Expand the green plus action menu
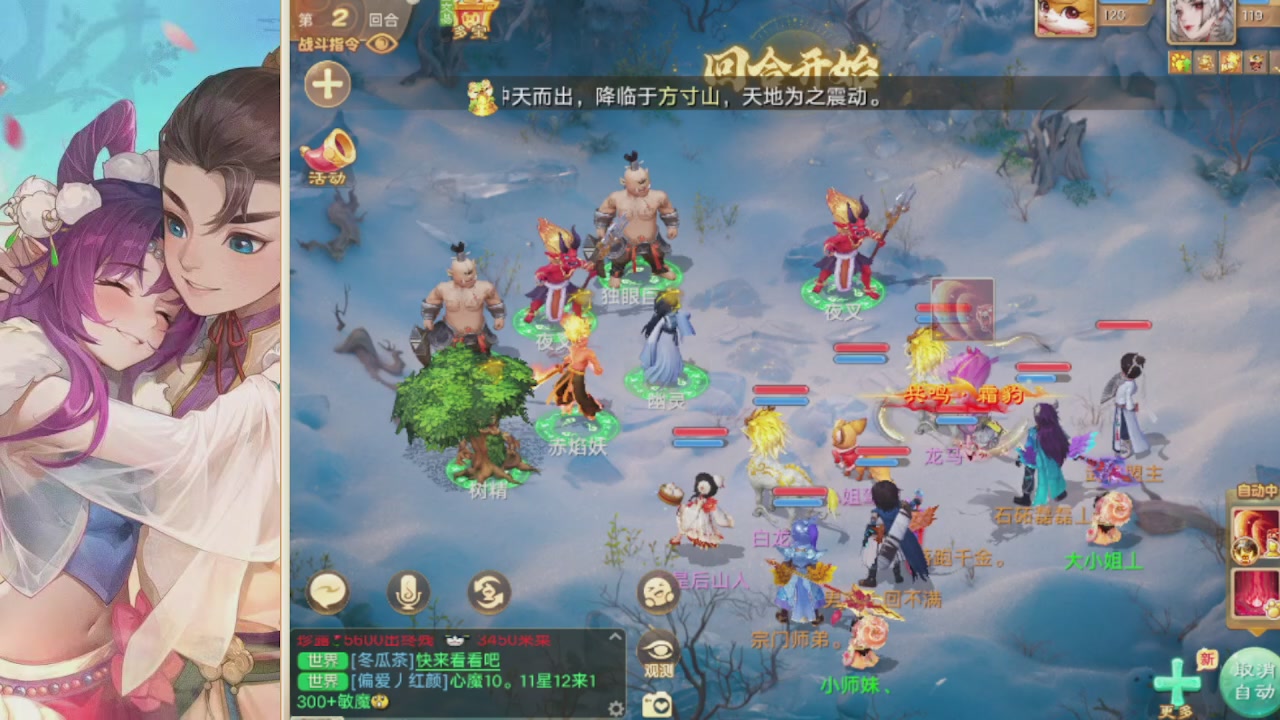This screenshot has width=1280, height=720. pos(1177,680)
